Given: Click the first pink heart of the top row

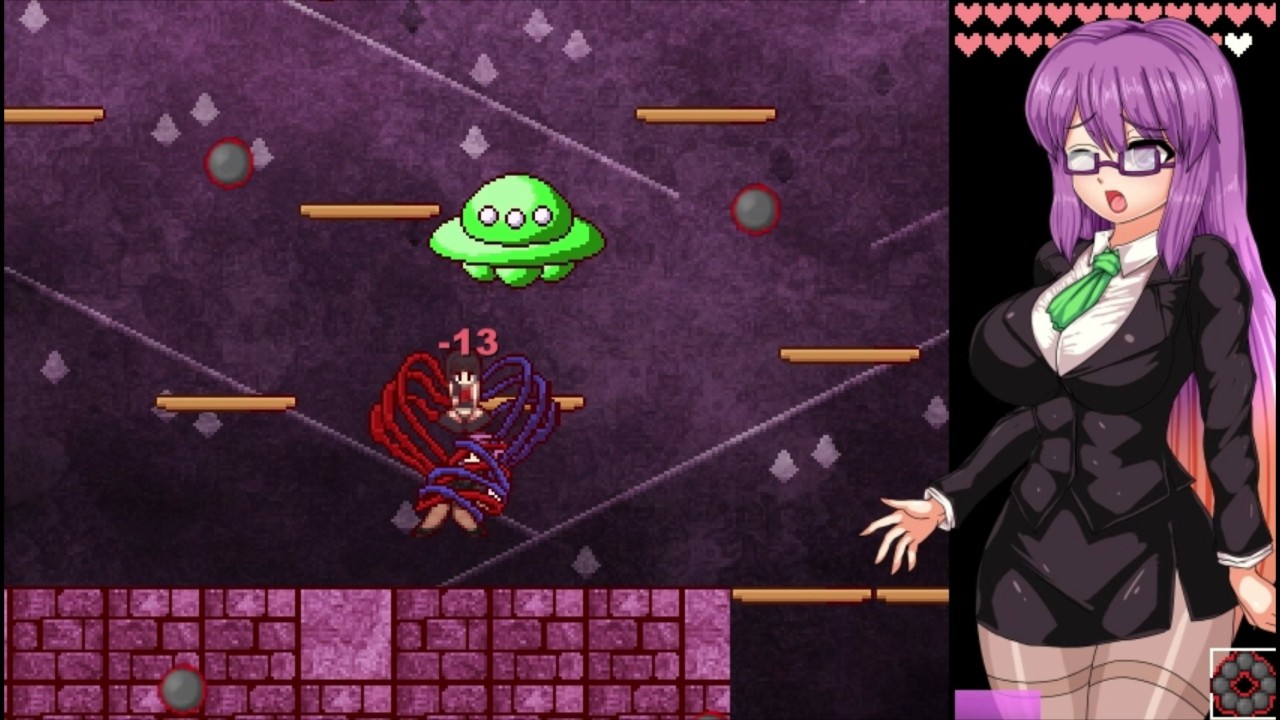Looking at the screenshot, I should tap(968, 12).
